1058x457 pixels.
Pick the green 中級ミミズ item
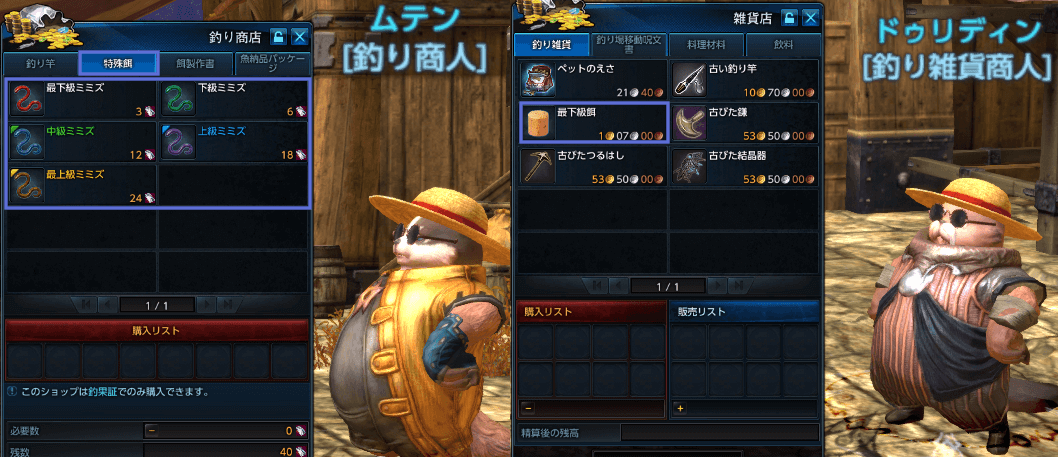click(81, 141)
